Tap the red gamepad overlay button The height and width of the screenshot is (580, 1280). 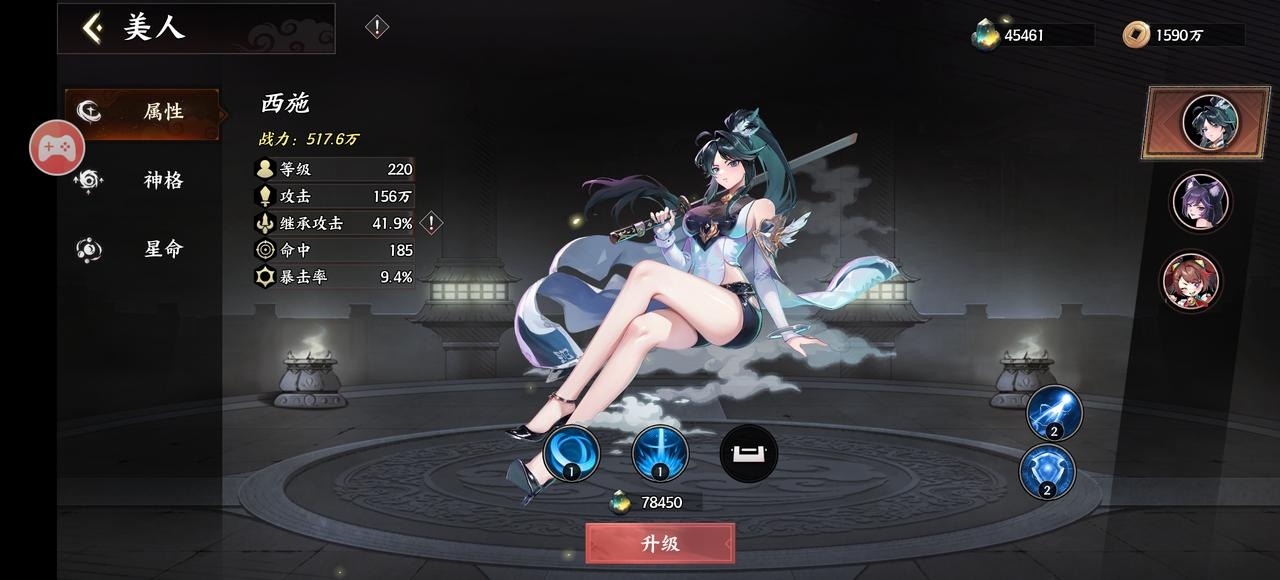coord(56,148)
